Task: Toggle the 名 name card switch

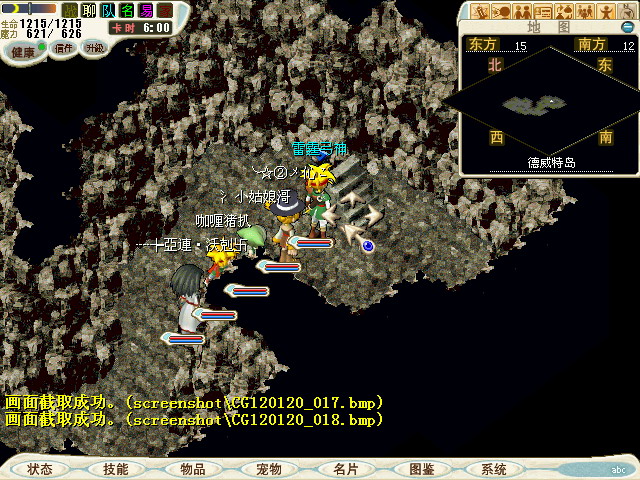Action: [126, 10]
